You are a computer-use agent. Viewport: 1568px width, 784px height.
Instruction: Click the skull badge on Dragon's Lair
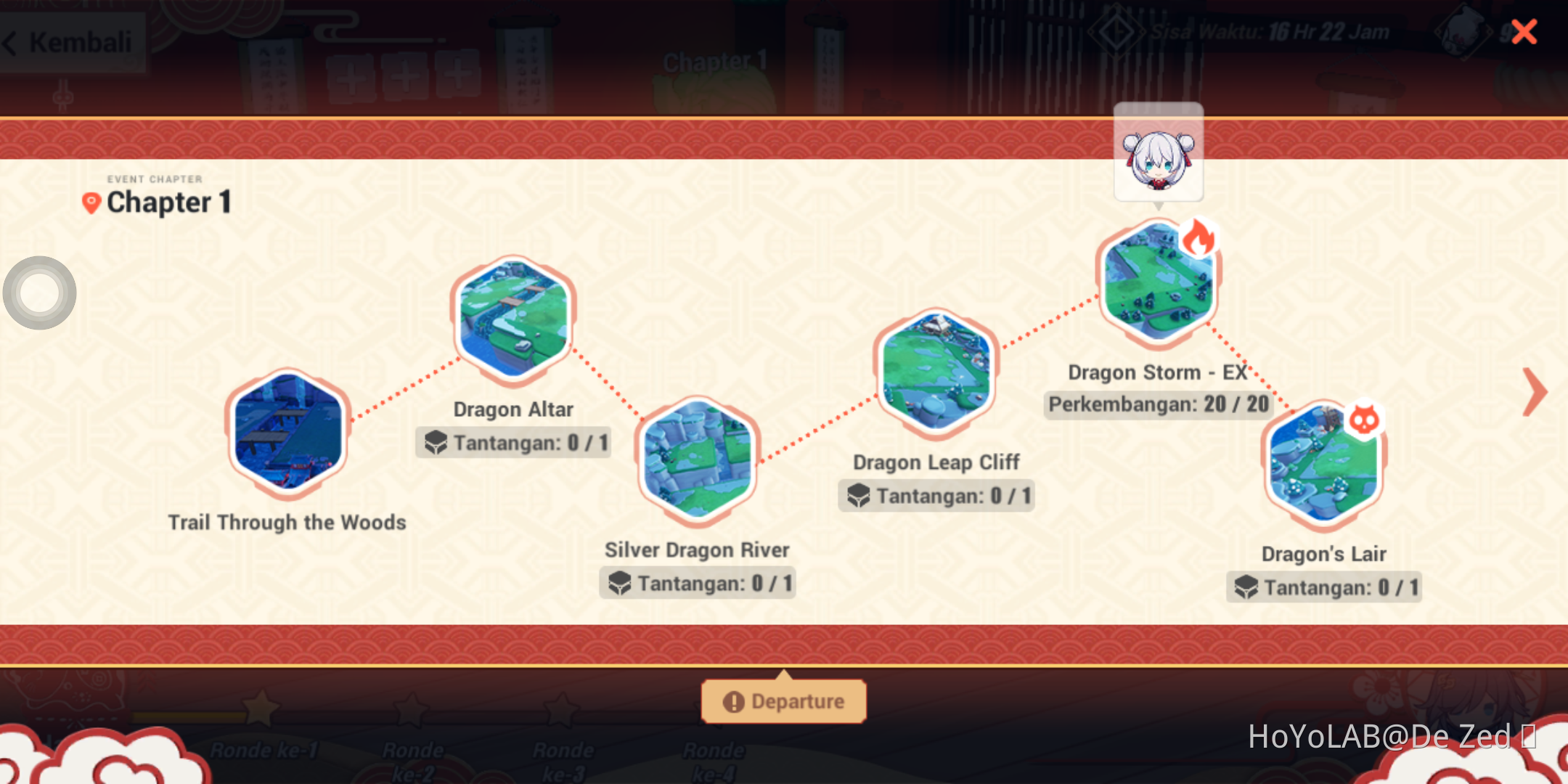(1363, 420)
